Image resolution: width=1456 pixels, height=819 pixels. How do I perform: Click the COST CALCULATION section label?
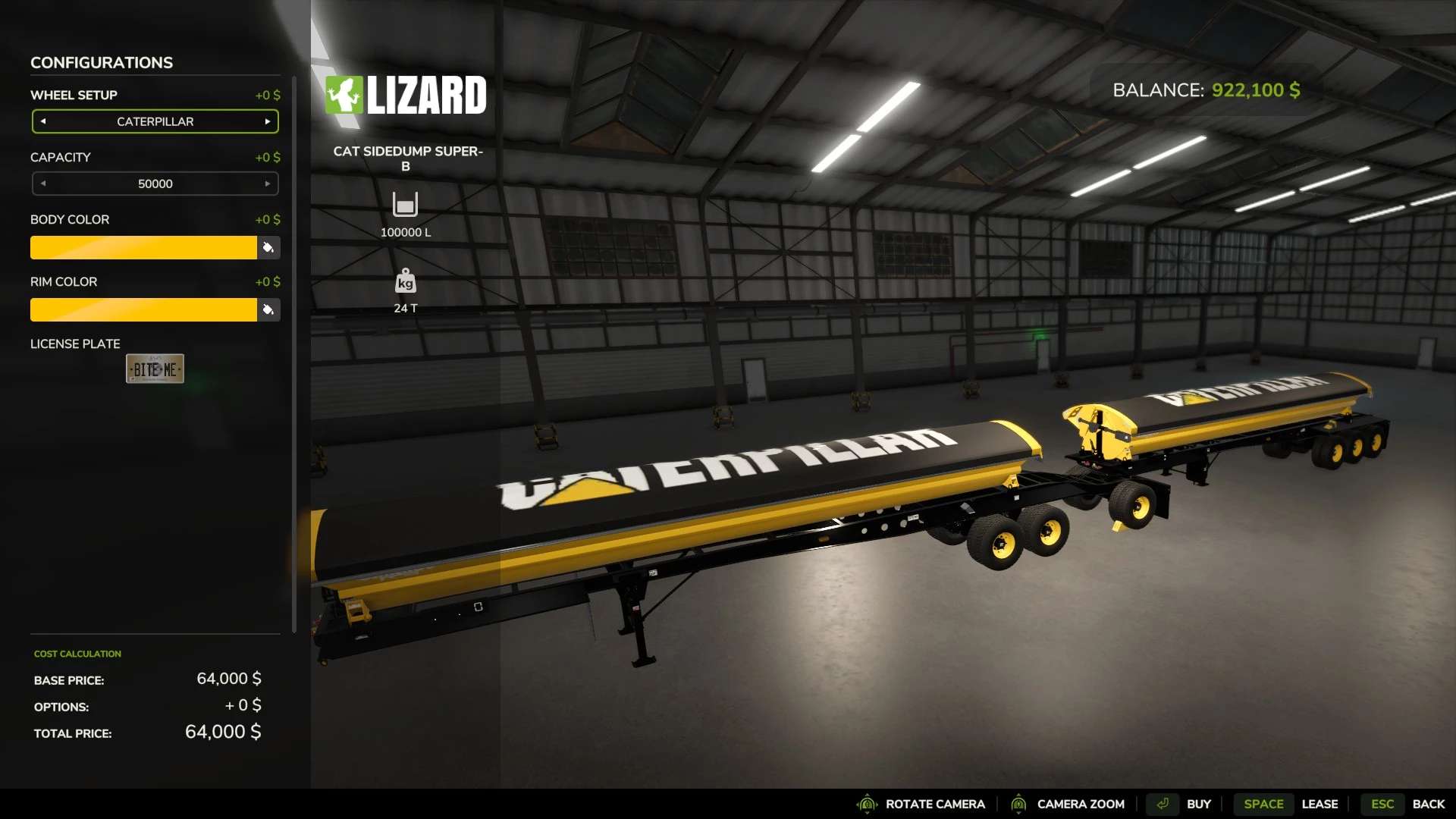[77, 653]
